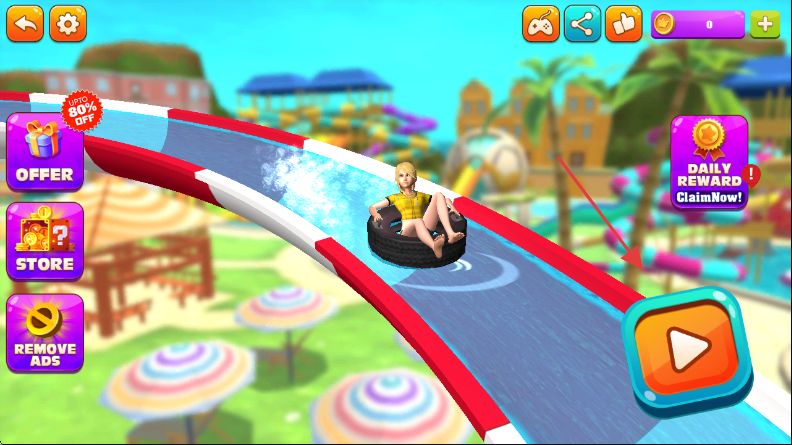Image resolution: width=792 pixels, height=445 pixels.
Task: Open the gamepad more-games button
Action: click(541, 24)
